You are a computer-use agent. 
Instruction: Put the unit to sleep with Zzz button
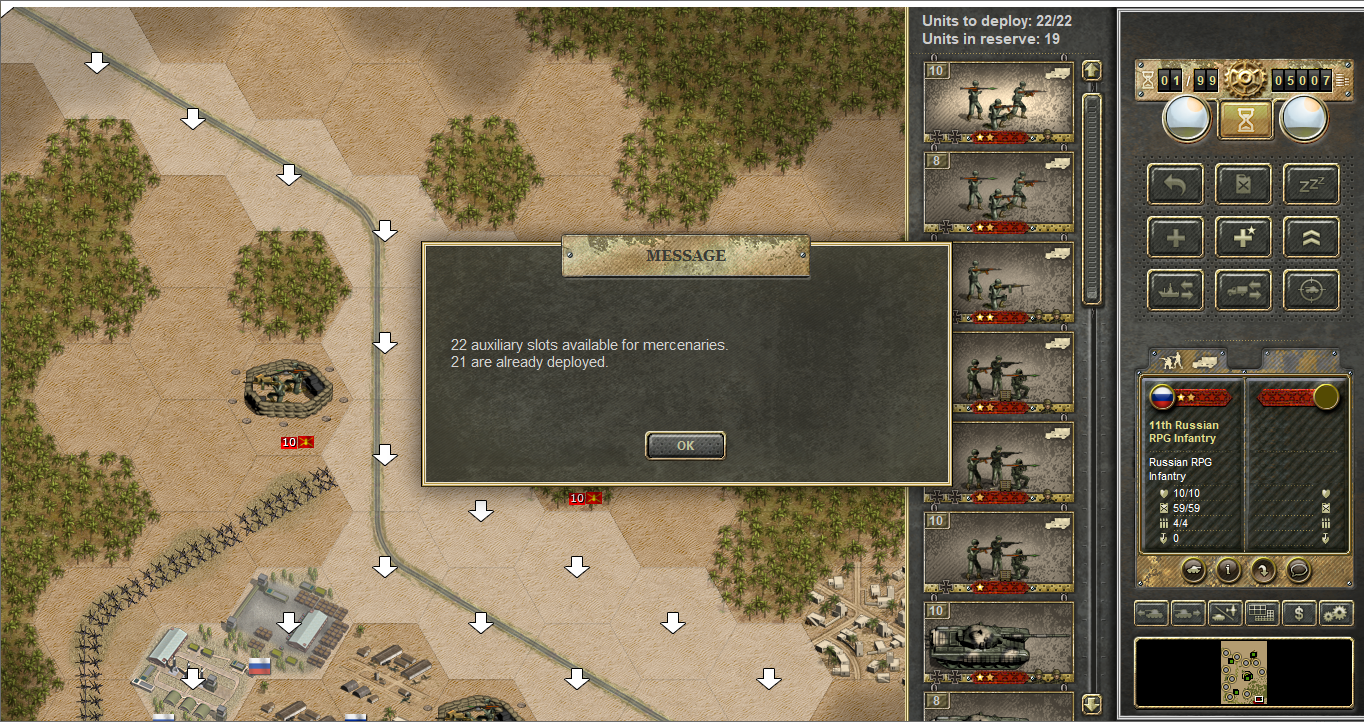(1311, 185)
